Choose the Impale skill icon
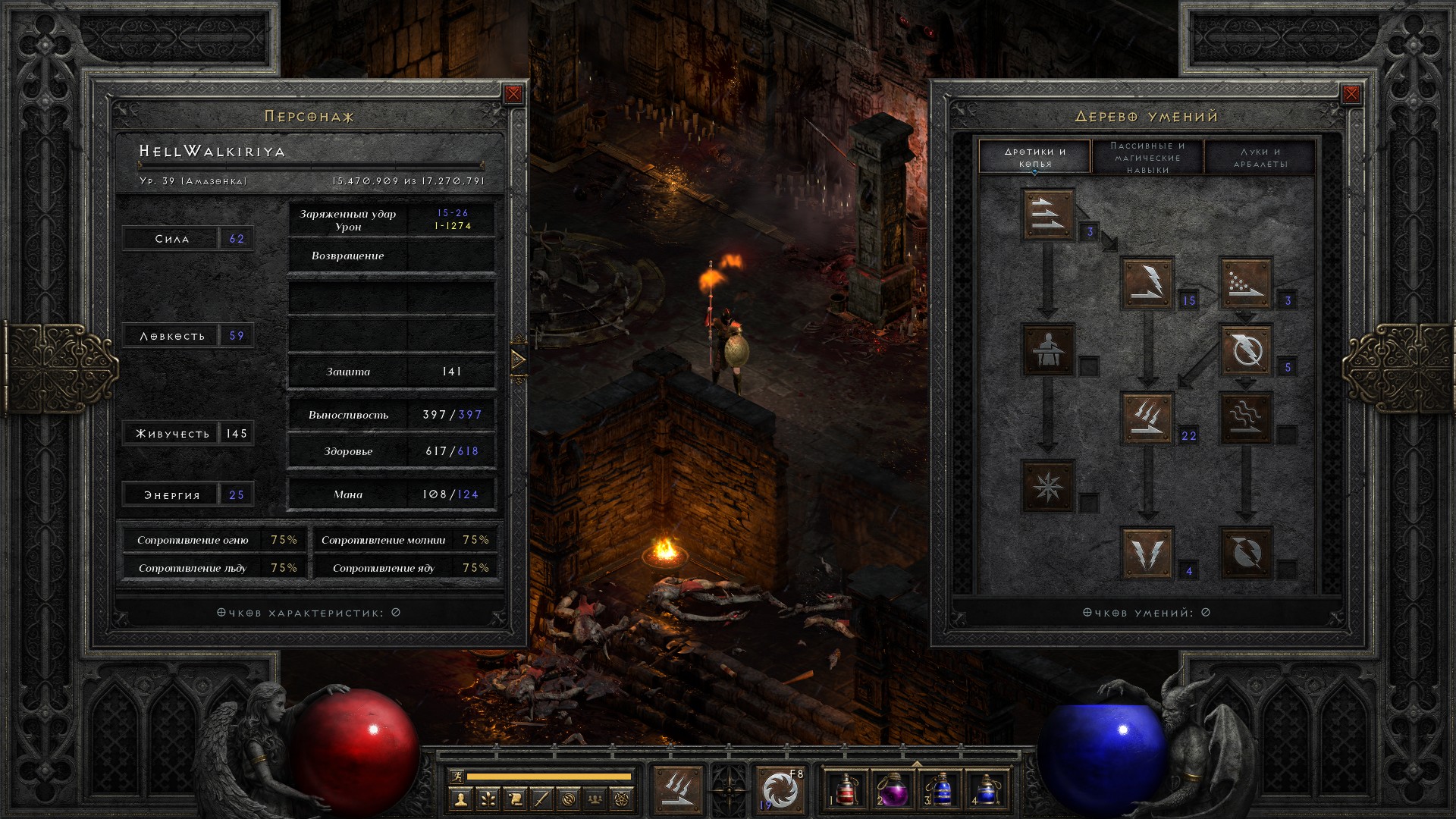The height and width of the screenshot is (819, 1456). click(1048, 350)
